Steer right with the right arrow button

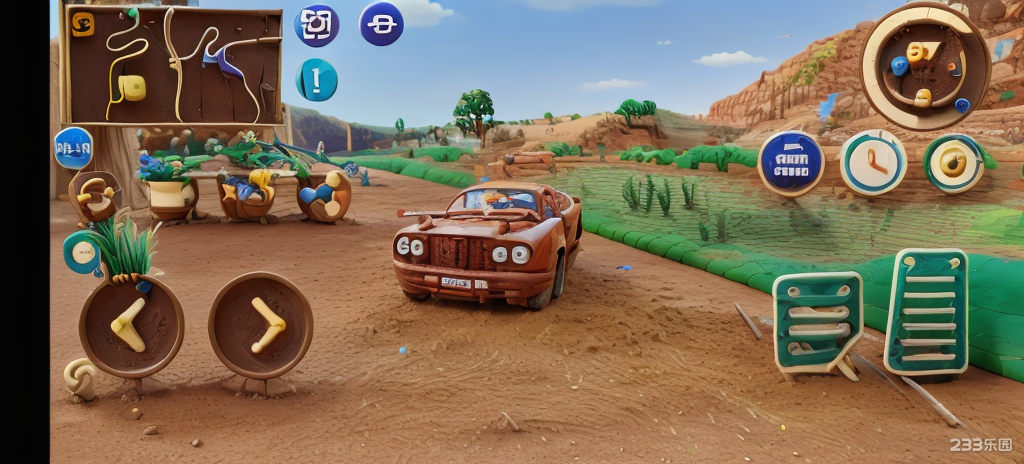point(260,325)
